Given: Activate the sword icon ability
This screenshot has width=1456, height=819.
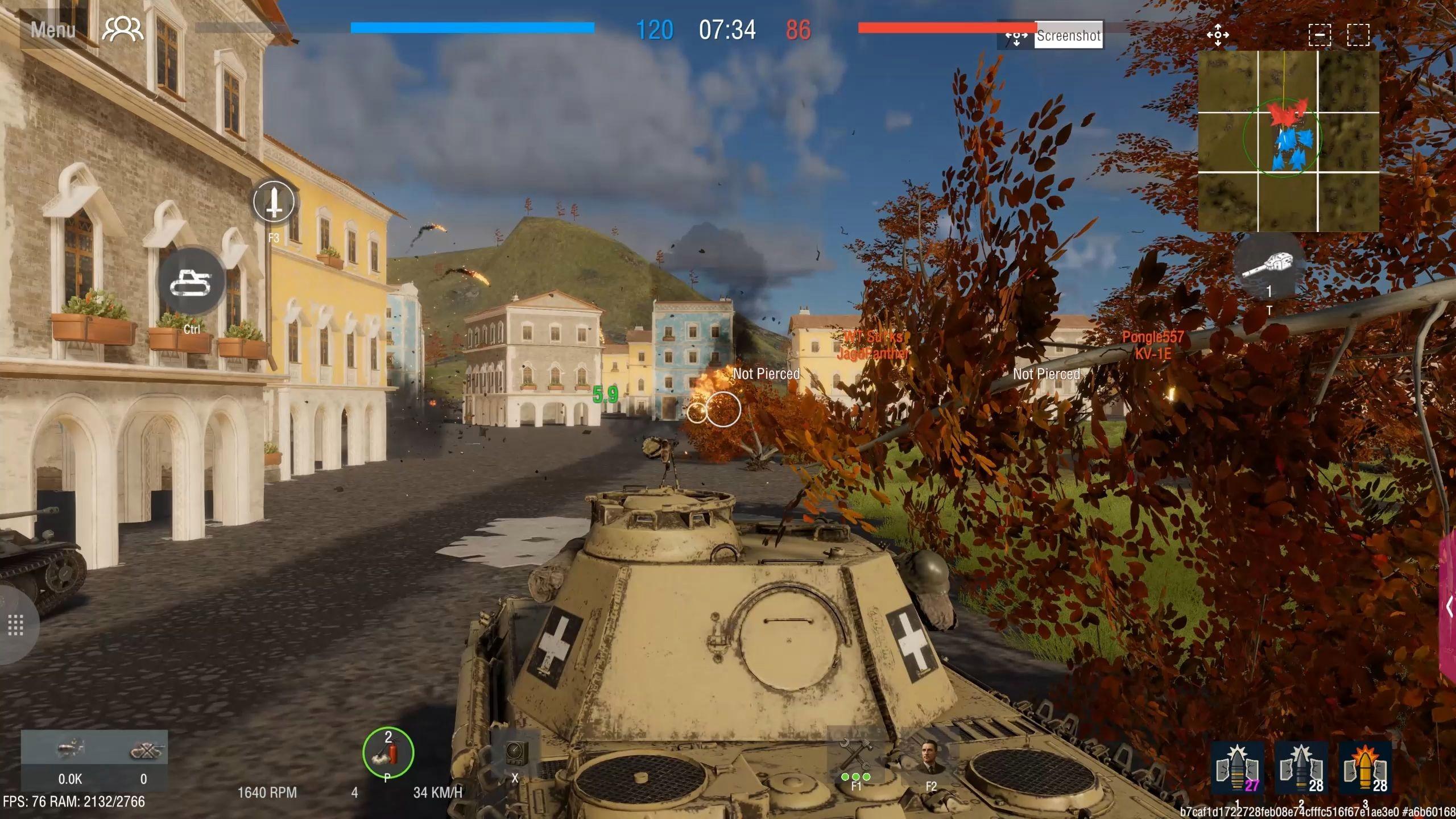Looking at the screenshot, I should click(274, 201).
